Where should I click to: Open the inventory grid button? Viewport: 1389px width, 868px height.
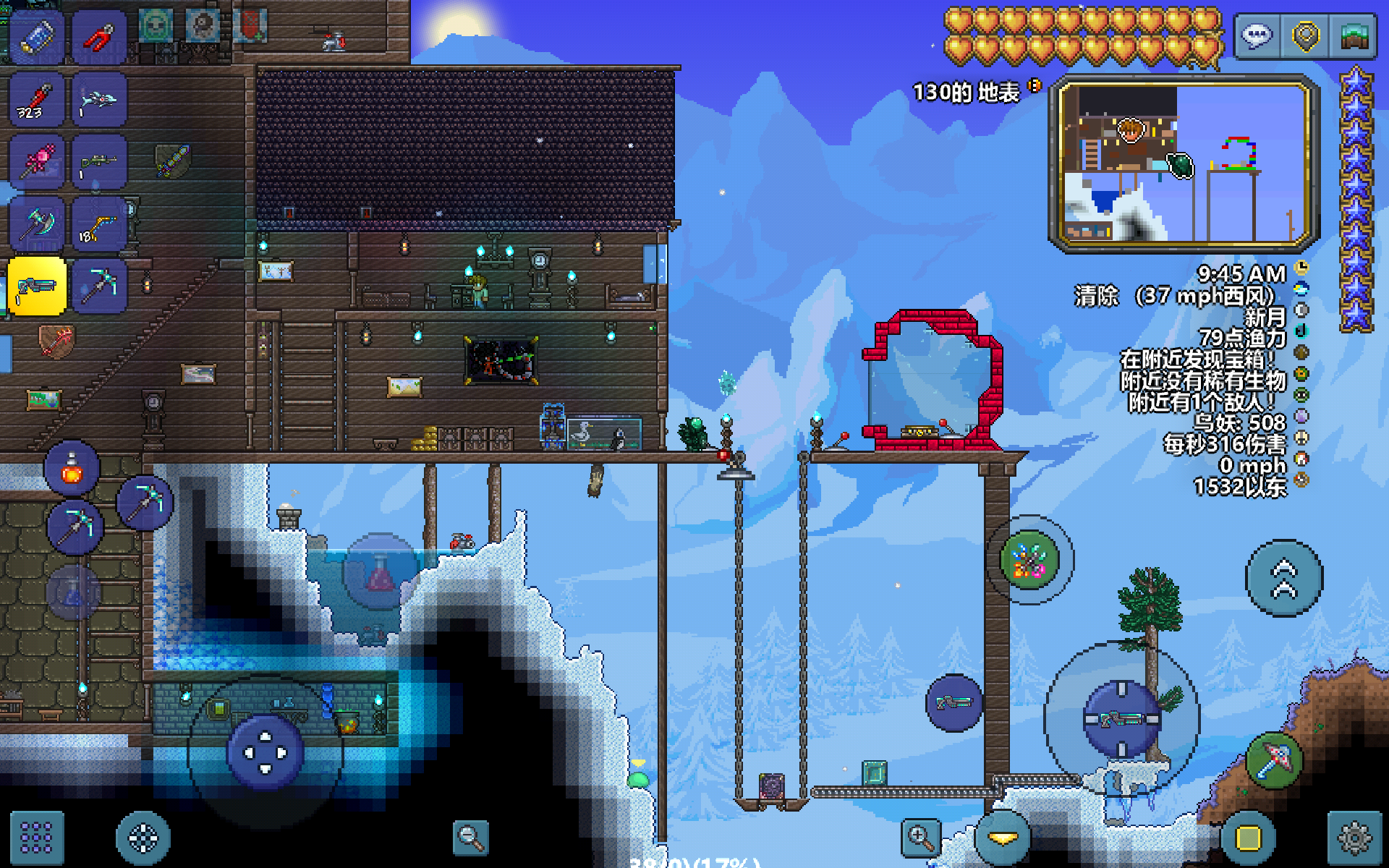click(36, 838)
